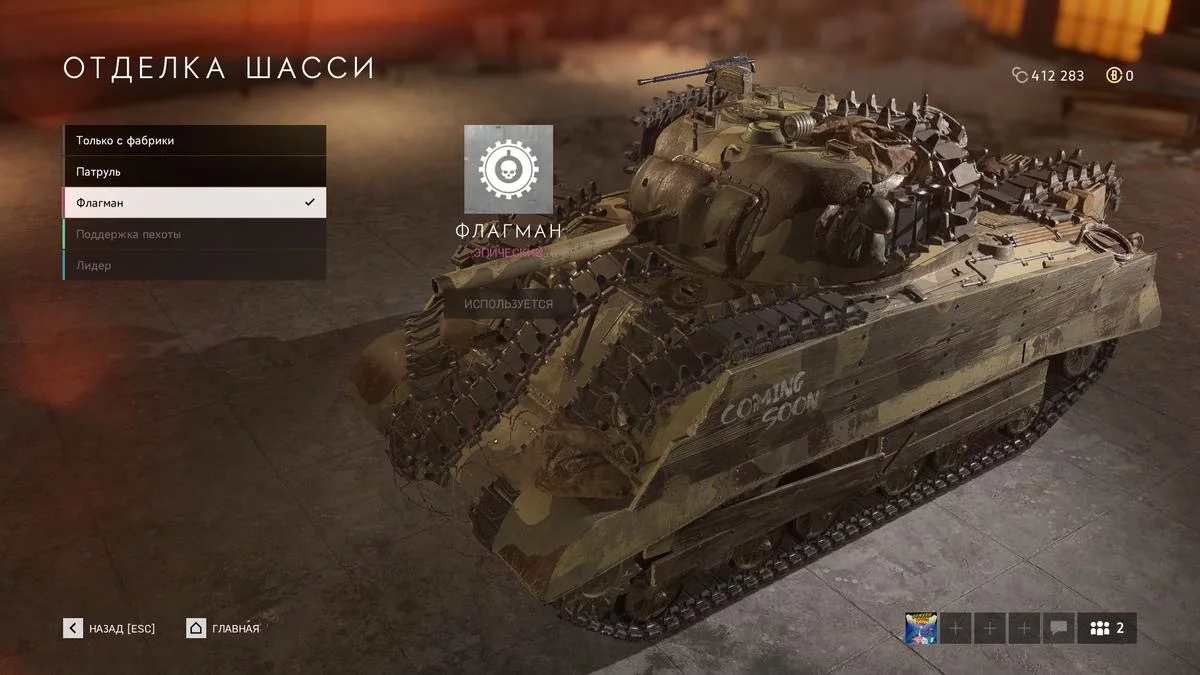This screenshot has height=675, width=1200.
Task: Choose the "Патруль" chassis skin
Action: 194,172
